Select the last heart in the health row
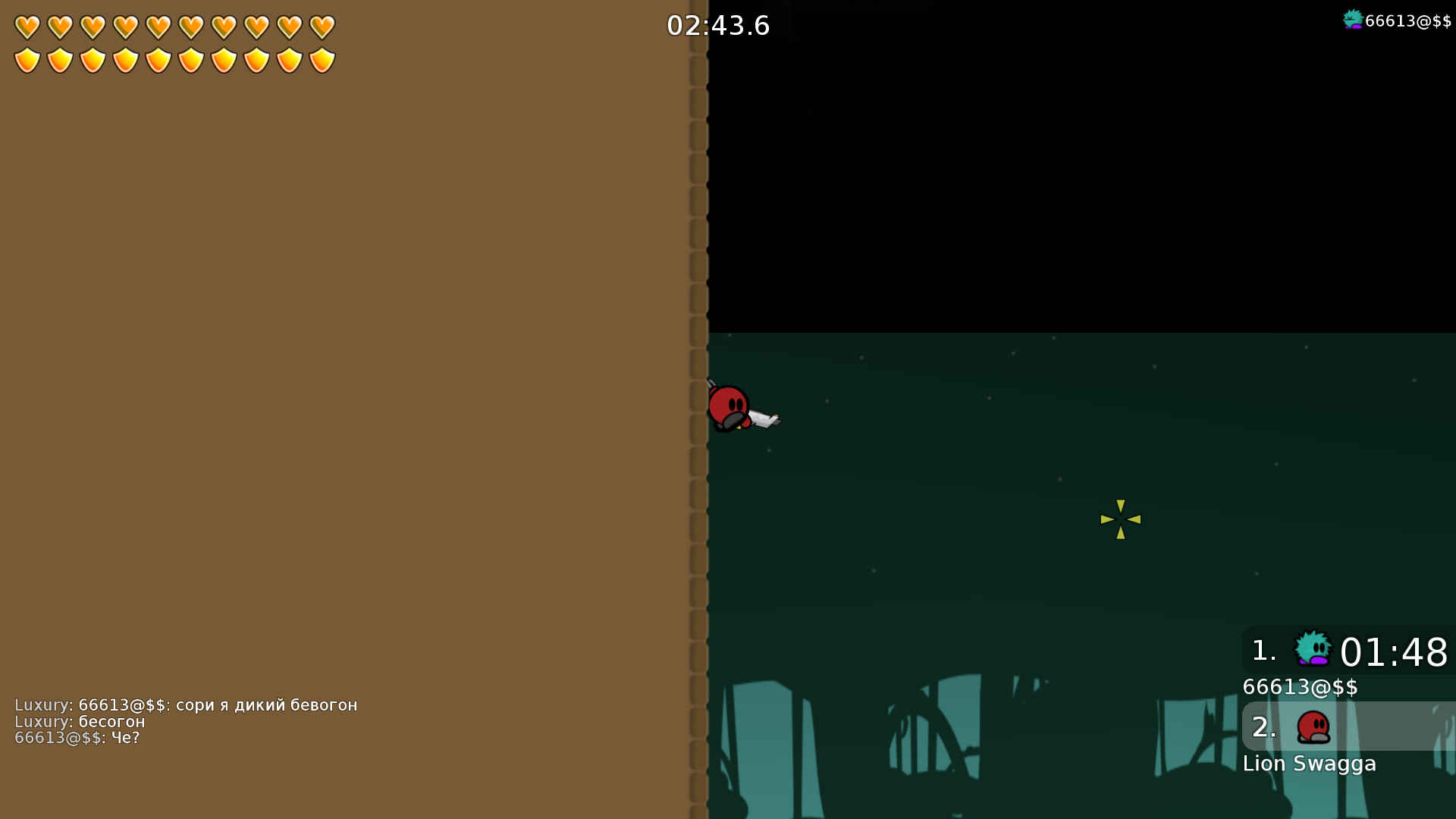This screenshot has height=819, width=1456. [x=321, y=25]
